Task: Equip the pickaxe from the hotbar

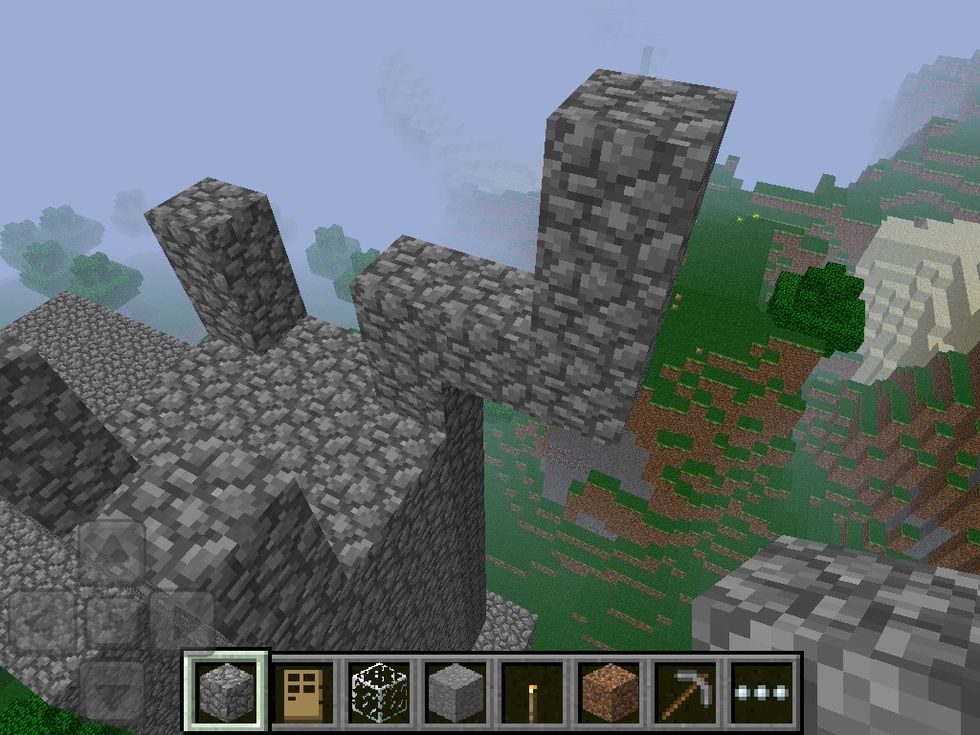Action: (x=680, y=690)
